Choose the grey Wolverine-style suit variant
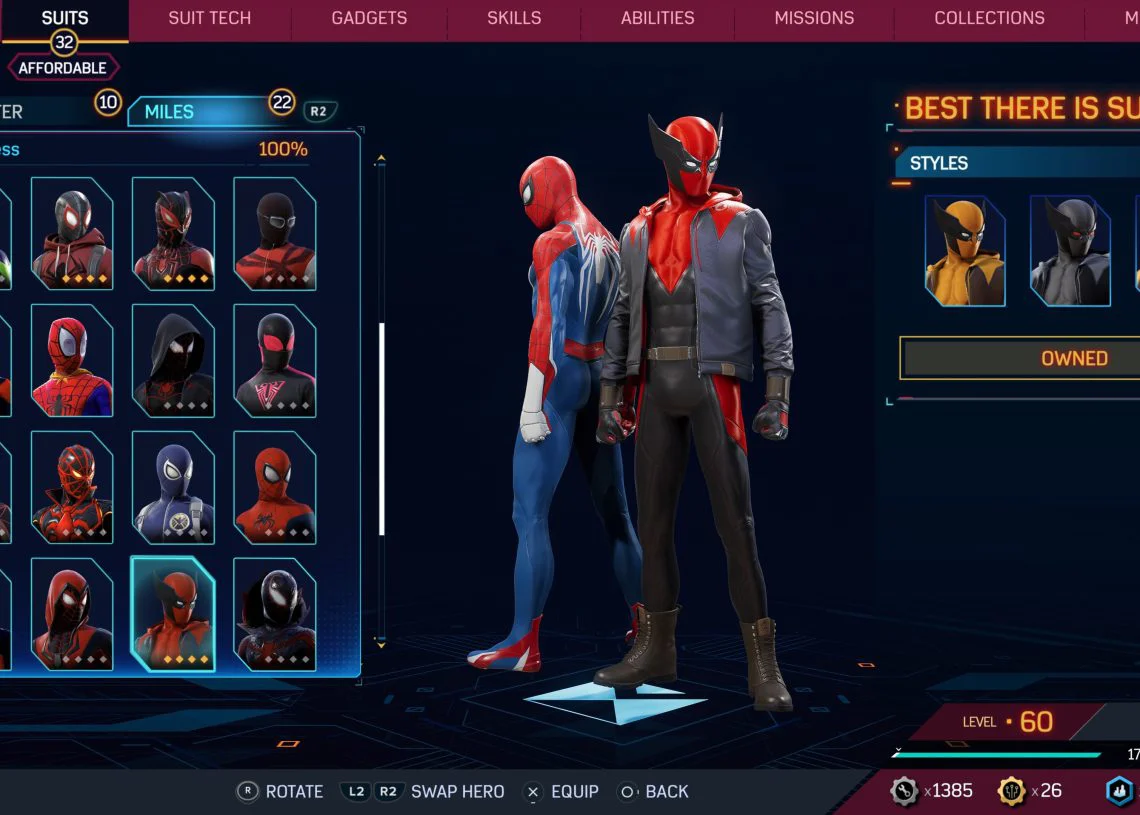Viewport: 1140px width, 815px height. [1070, 251]
